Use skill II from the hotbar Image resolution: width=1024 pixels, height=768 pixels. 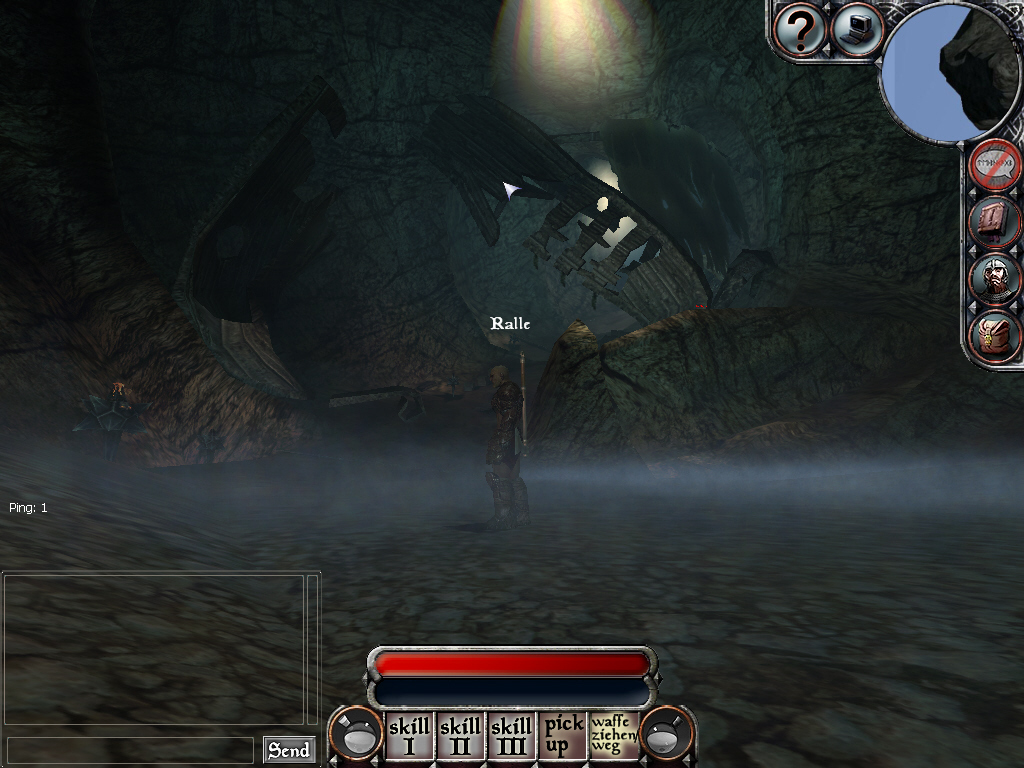point(461,736)
